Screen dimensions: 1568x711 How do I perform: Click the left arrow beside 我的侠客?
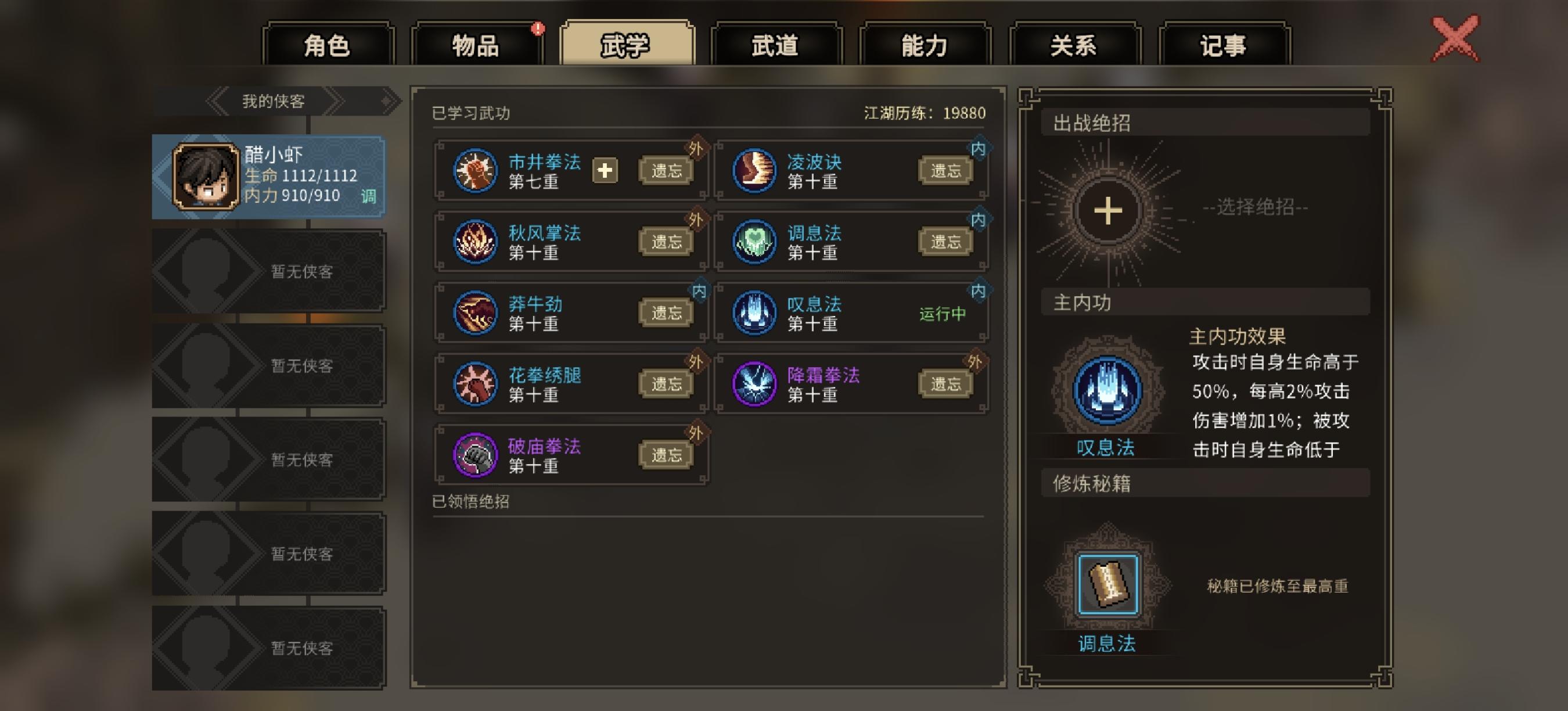coord(218,100)
